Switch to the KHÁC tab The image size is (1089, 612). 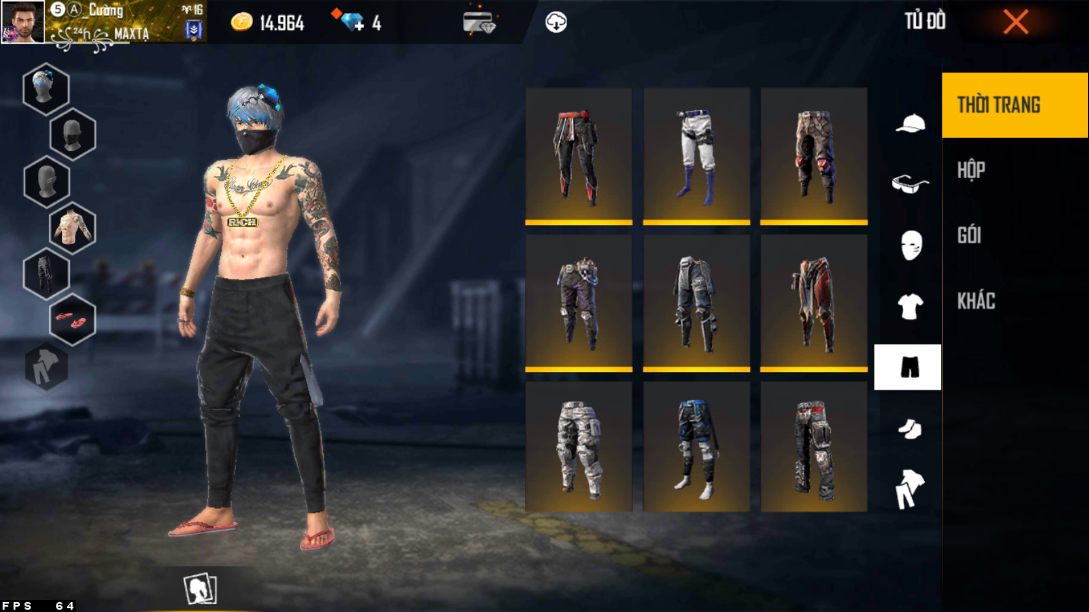(1014, 301)
